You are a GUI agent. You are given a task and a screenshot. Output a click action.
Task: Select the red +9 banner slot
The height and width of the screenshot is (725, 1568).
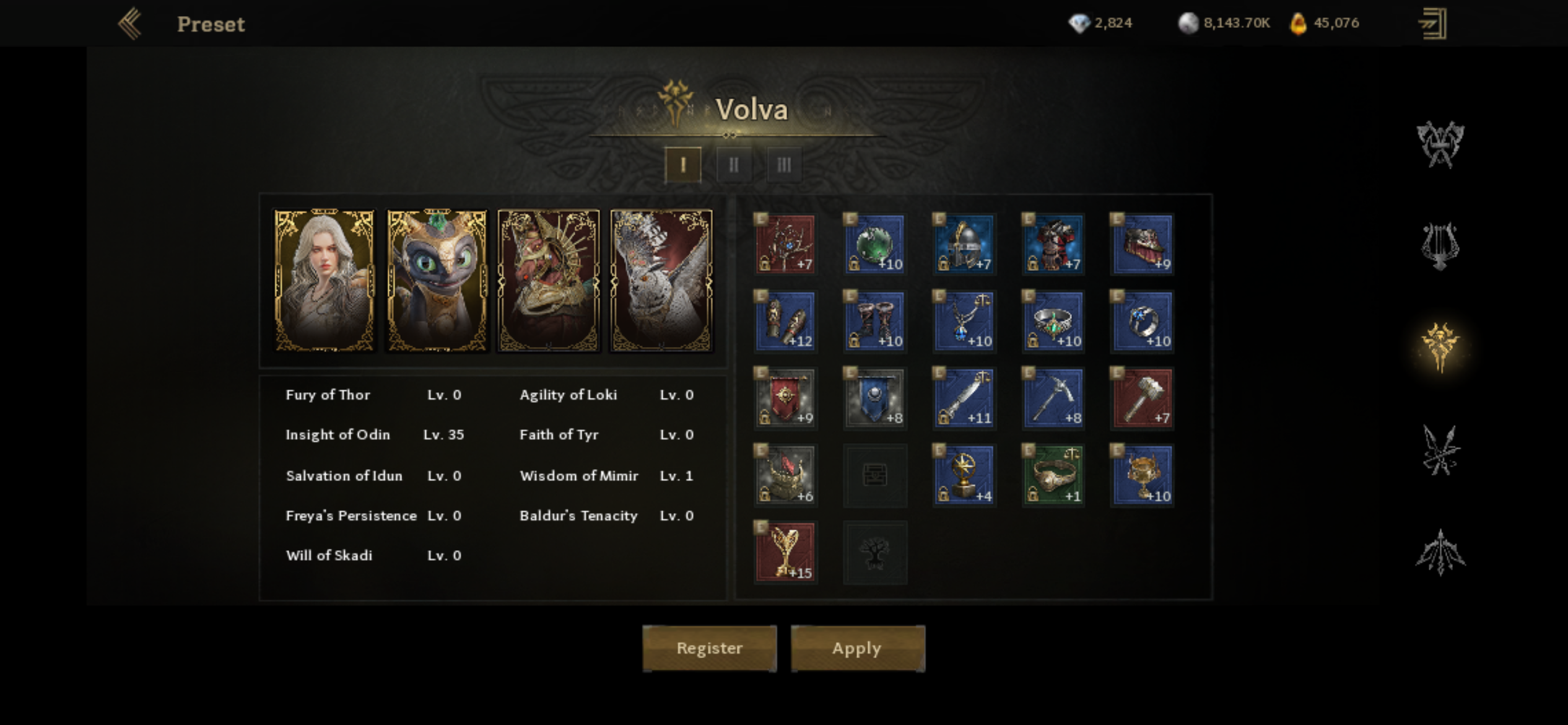[785, 398]
